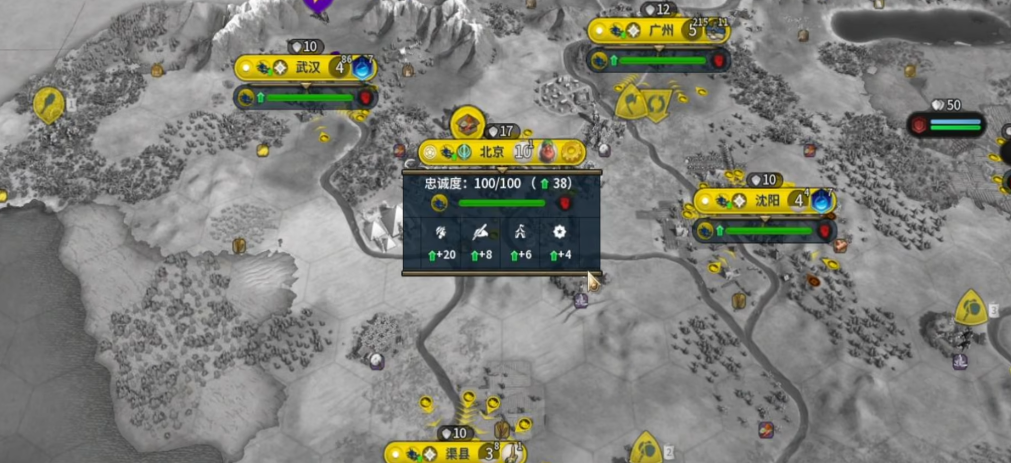
Task: Click the blue production icon on 沈阳's banner
Action: click(821, 200)
